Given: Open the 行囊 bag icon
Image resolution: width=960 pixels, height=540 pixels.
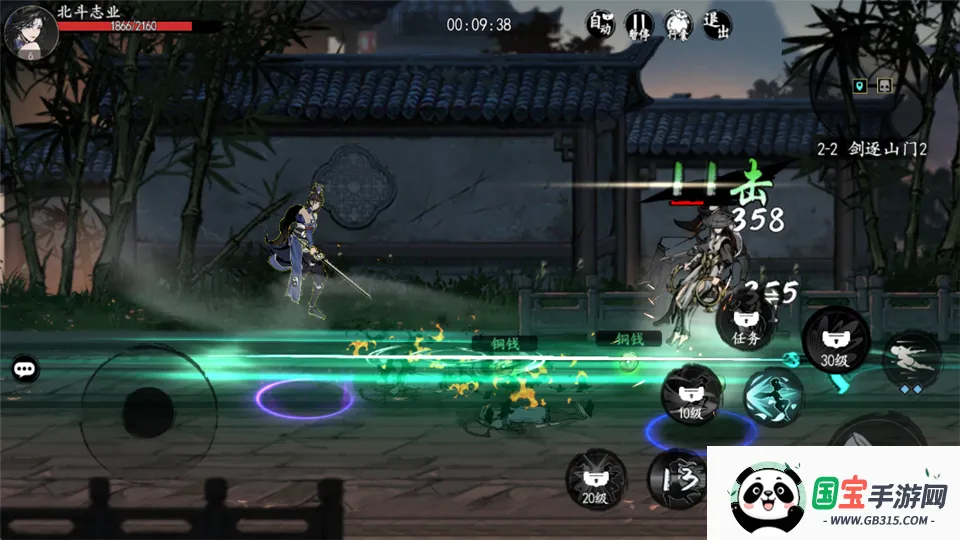Looking at the screenshot, I should click(678, 24).
